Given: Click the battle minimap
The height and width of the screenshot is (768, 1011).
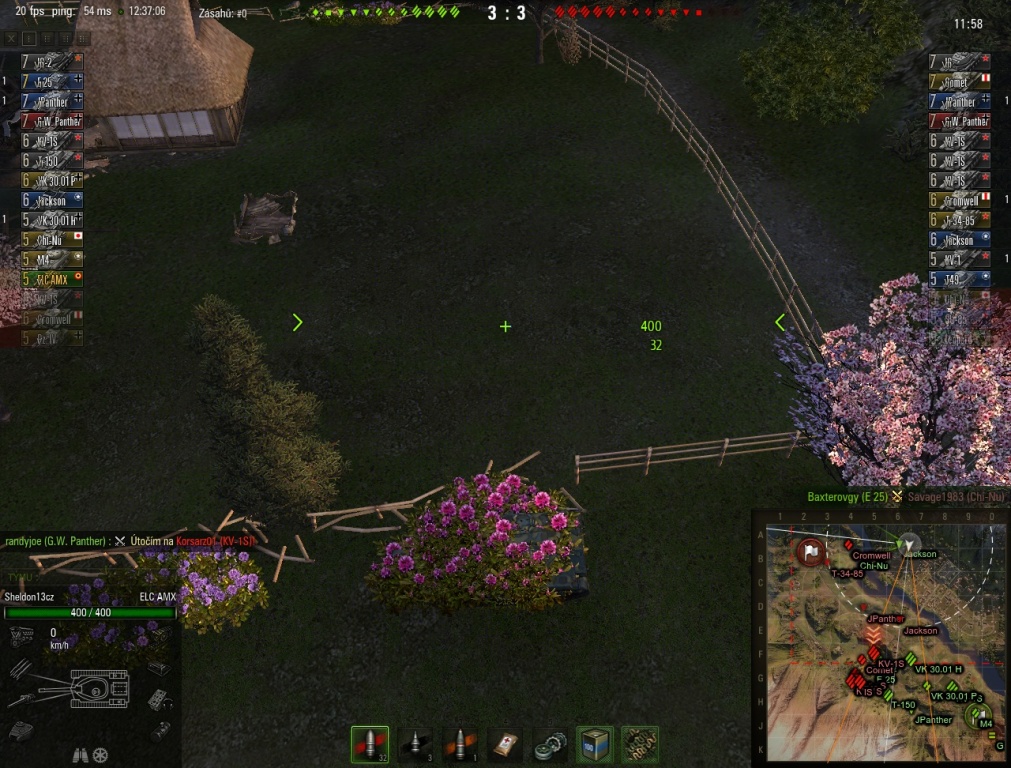Looking at the screenshot, I should click(878, 638).
